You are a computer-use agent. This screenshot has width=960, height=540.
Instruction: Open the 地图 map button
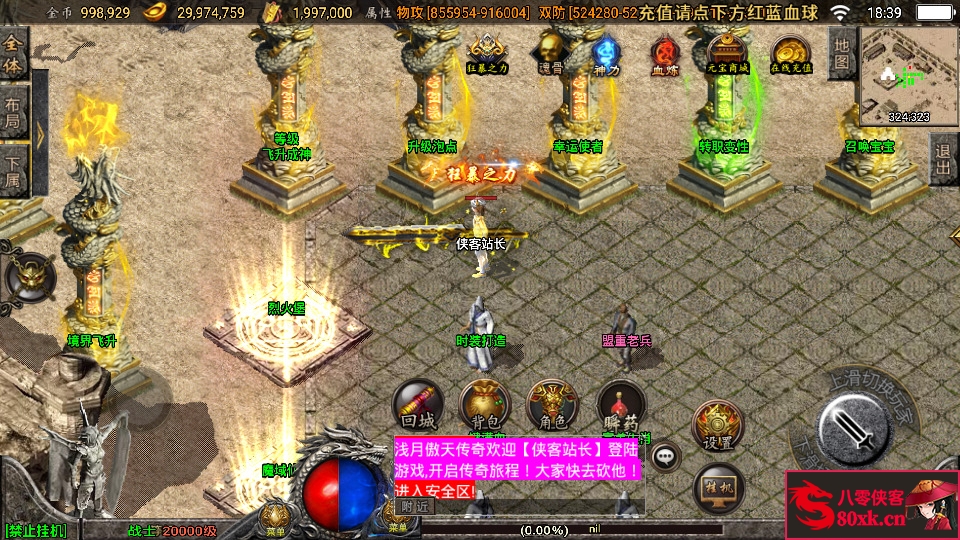click(842, 53)
